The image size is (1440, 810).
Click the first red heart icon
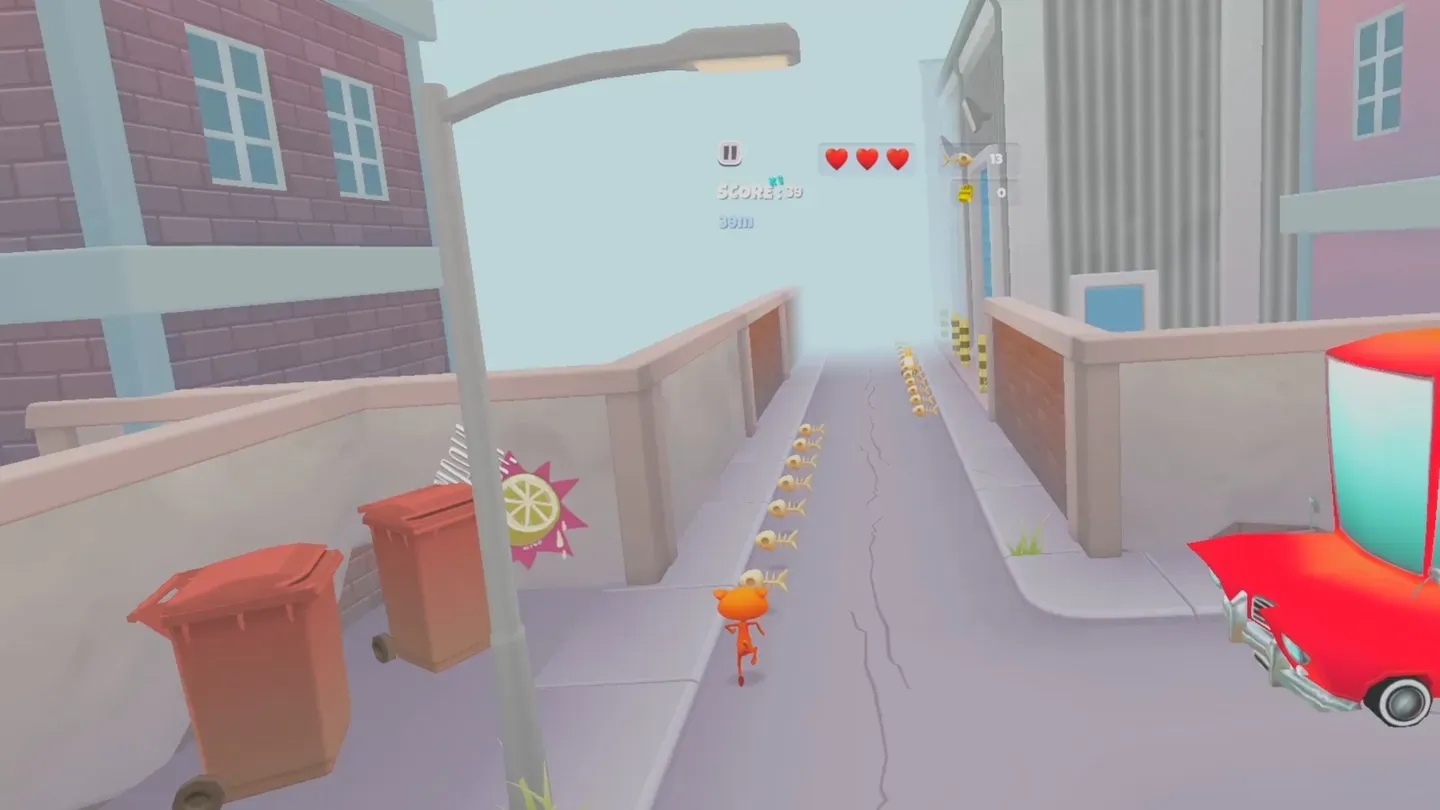834,157
